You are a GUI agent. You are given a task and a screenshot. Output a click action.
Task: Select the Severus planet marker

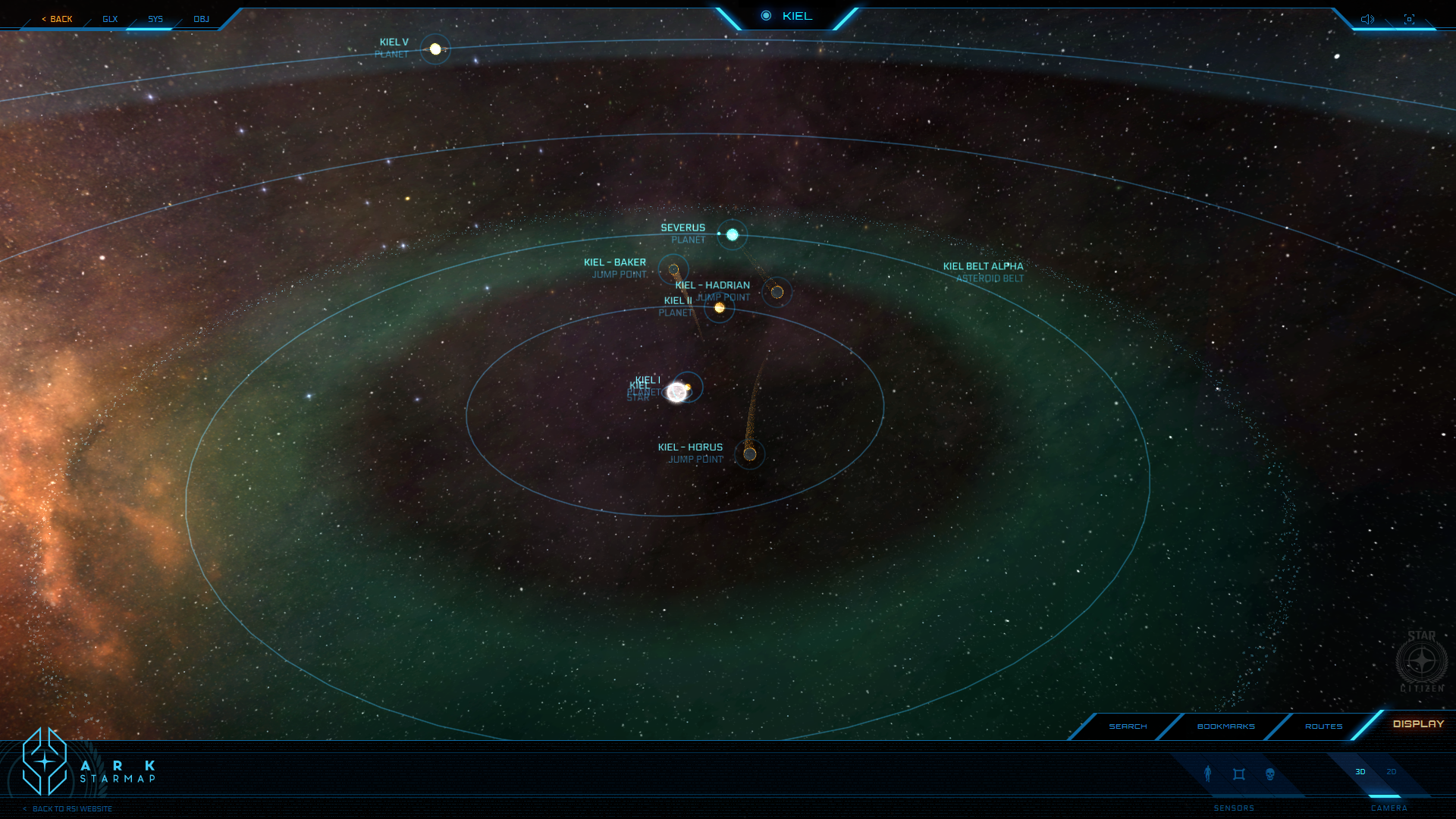(x=733, y=235)
